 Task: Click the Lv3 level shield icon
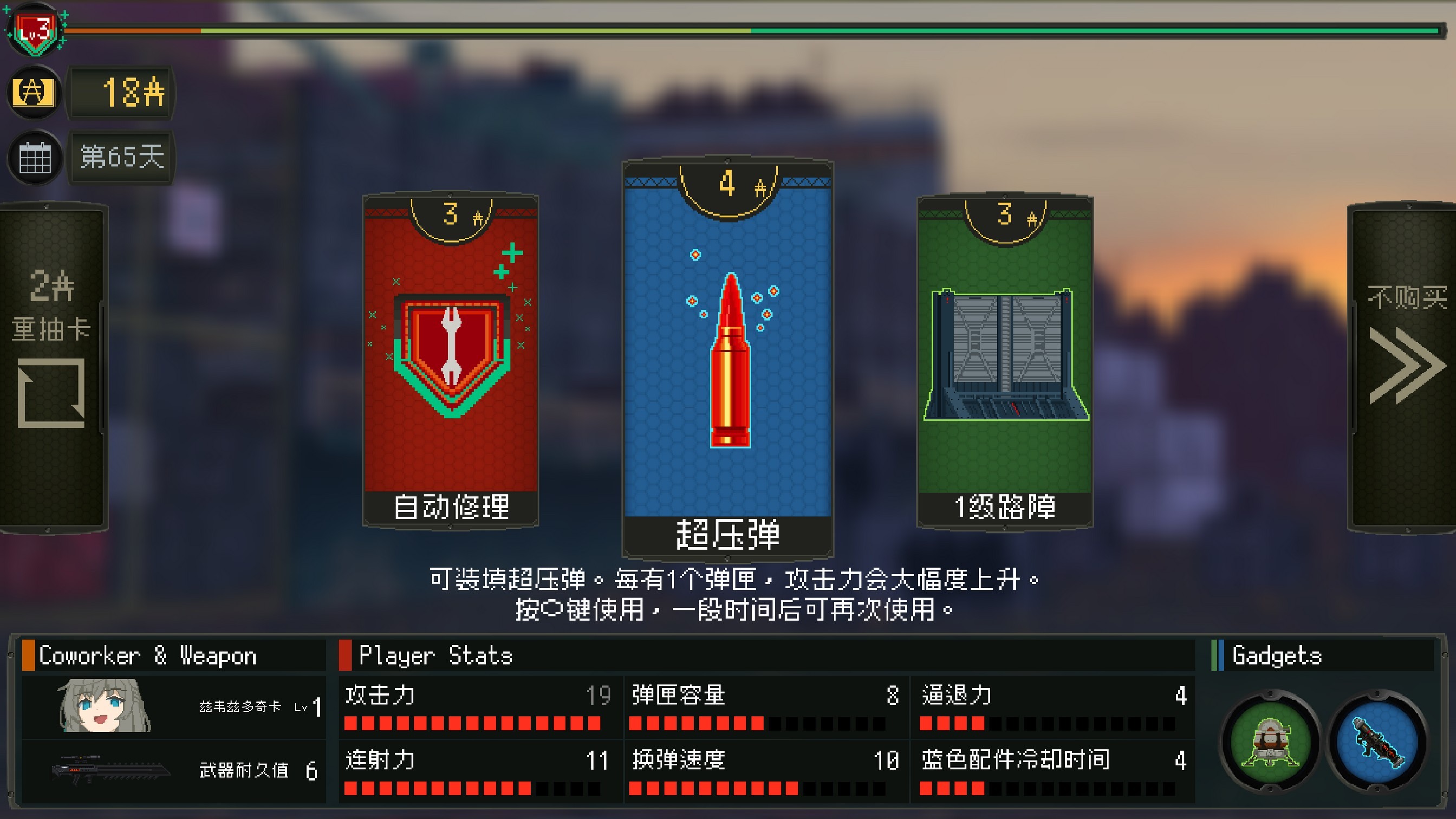click(35, 29)
